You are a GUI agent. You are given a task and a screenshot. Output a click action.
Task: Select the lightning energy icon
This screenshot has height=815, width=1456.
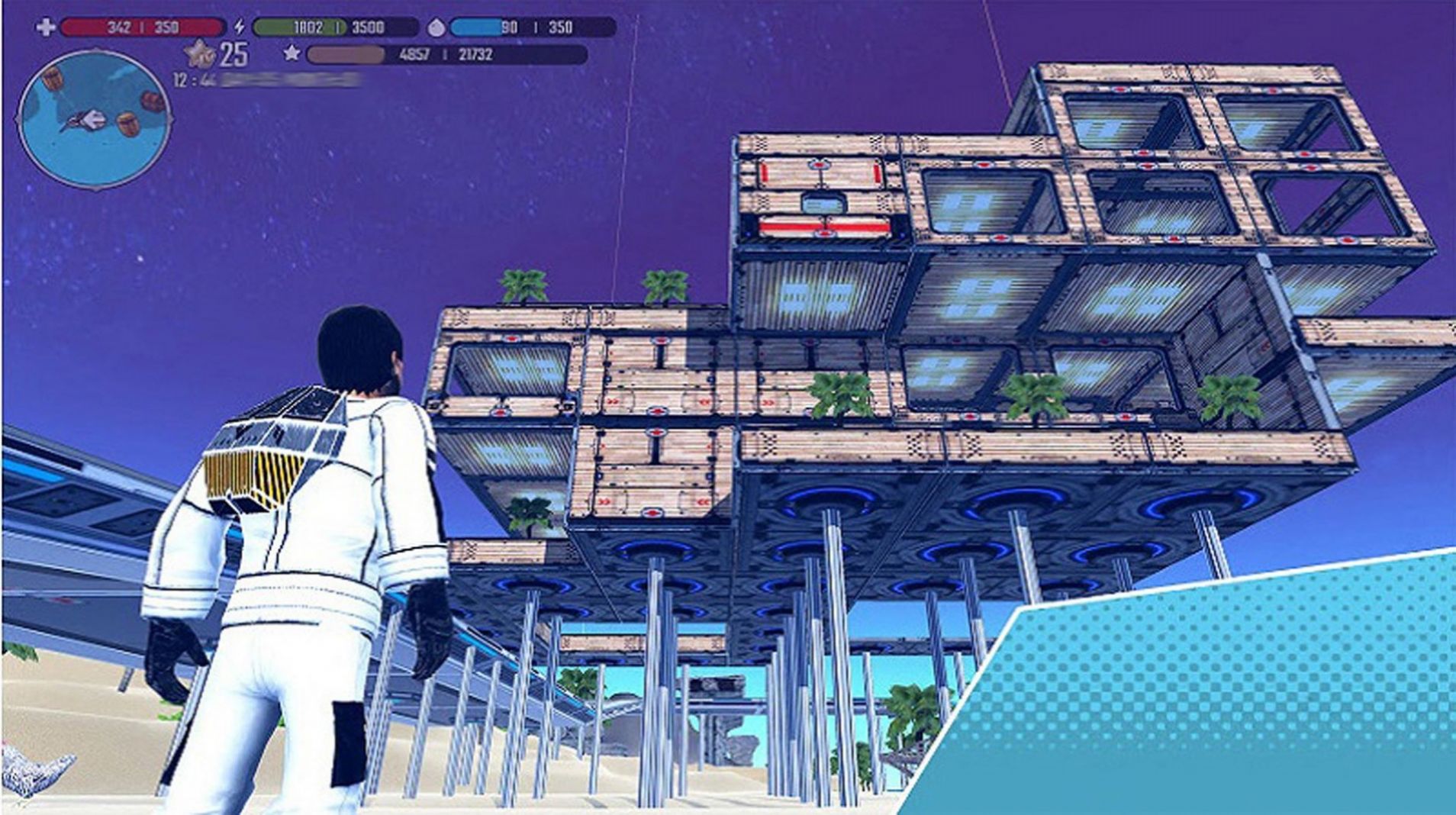(240, 27)
